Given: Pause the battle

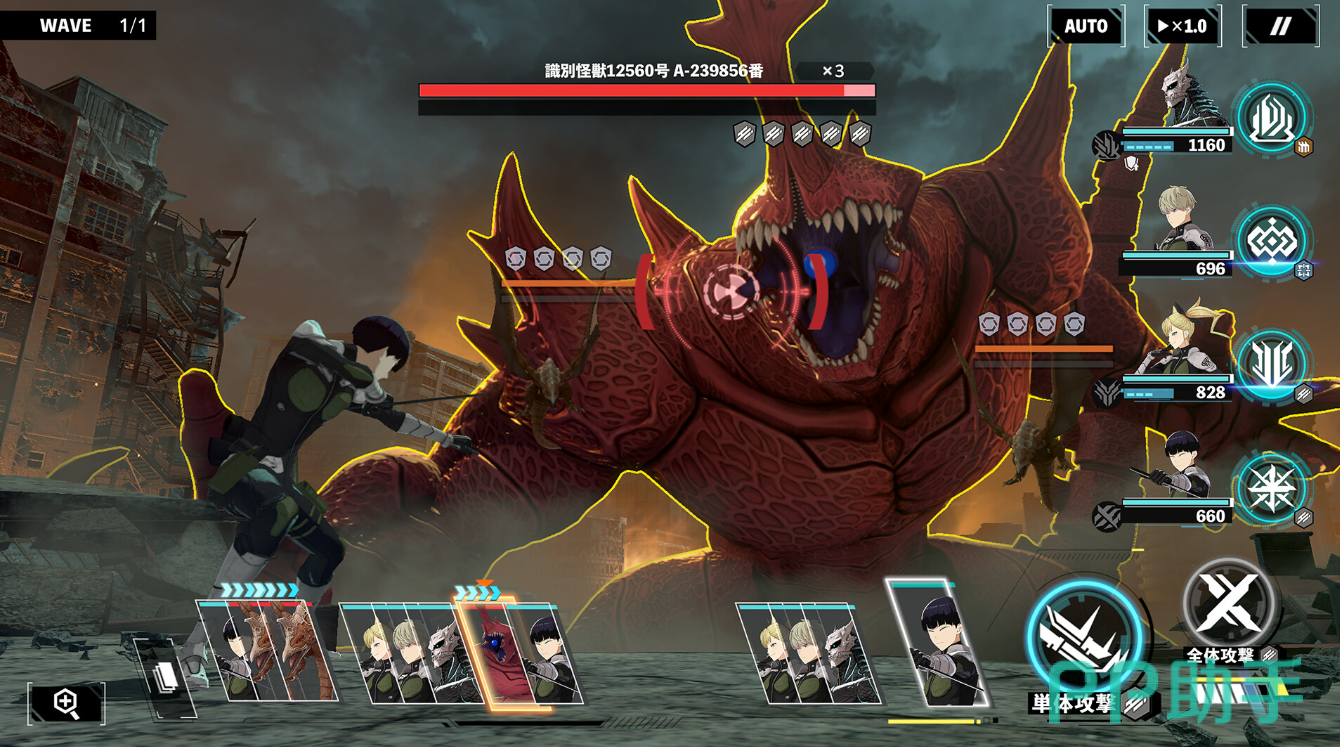Looking at the screenshot, I should pyautogui.click(x=1280, y=26).
